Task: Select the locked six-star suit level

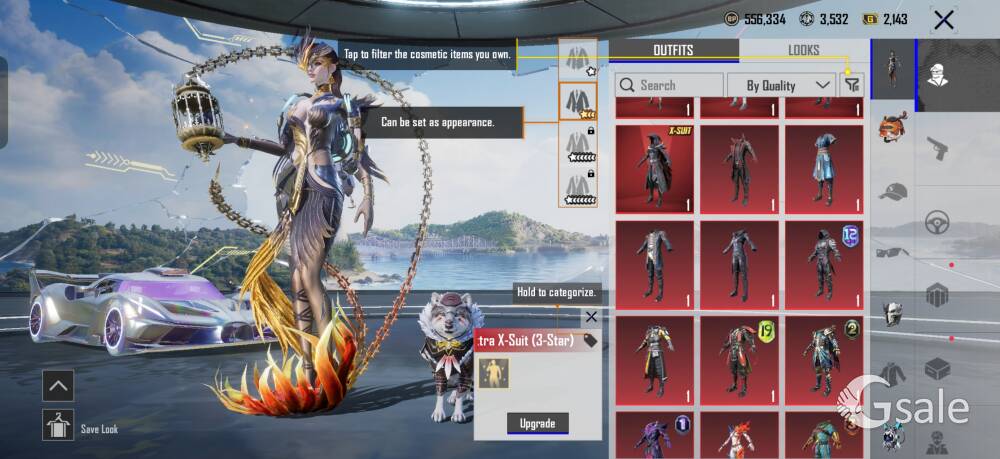Action: [x=578, y=146]
